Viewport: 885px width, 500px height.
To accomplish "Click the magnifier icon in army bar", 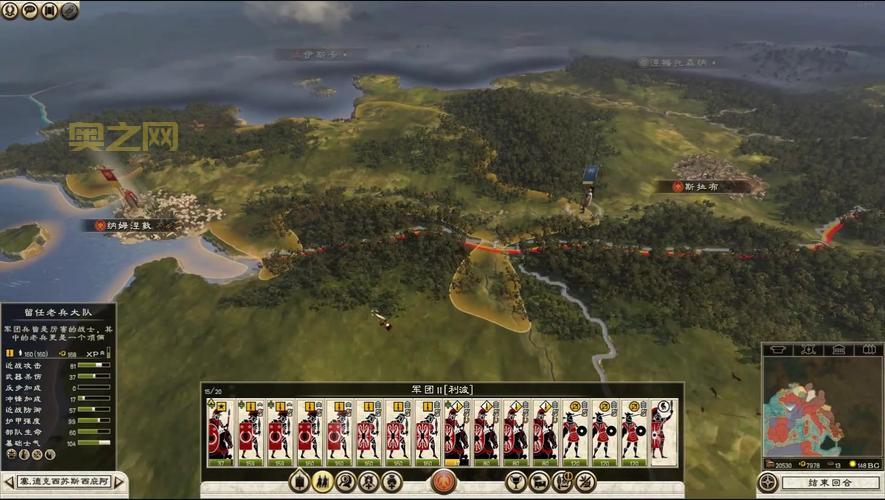I will (345, 482).
